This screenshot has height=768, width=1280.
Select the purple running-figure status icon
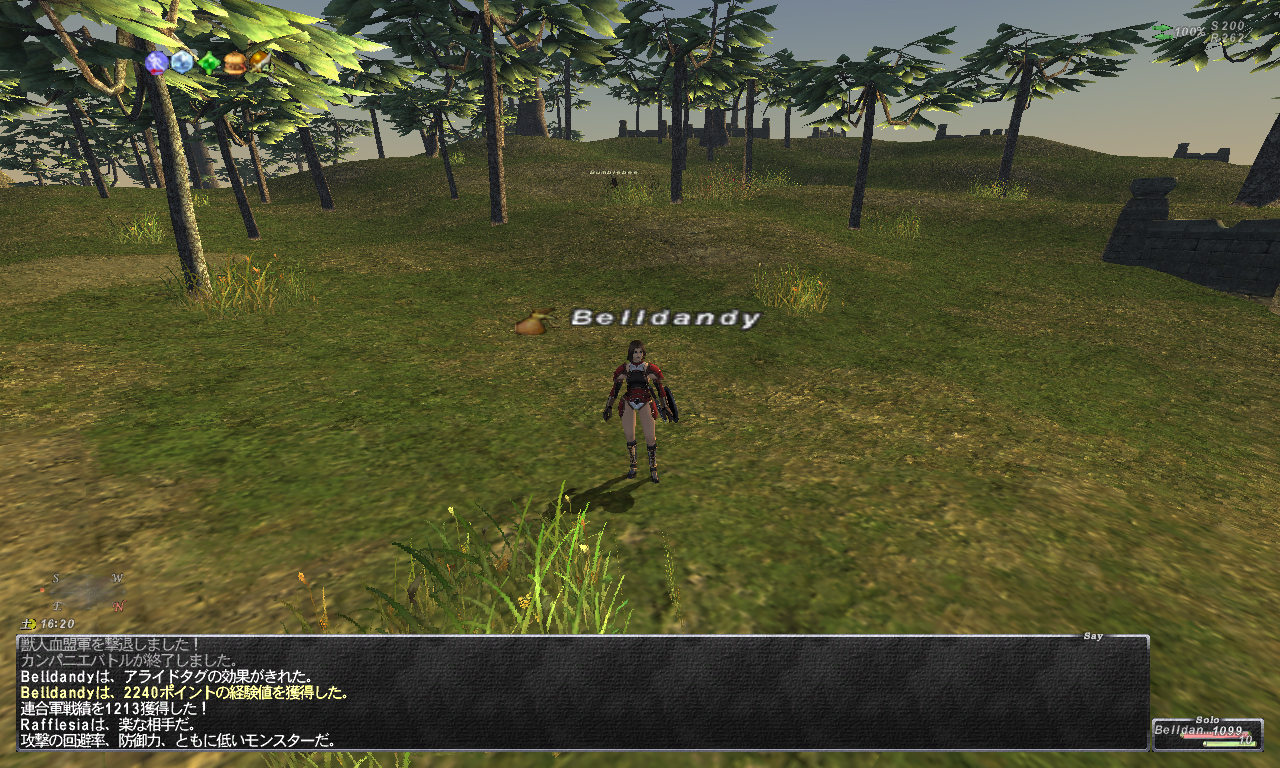coord(156,63)
